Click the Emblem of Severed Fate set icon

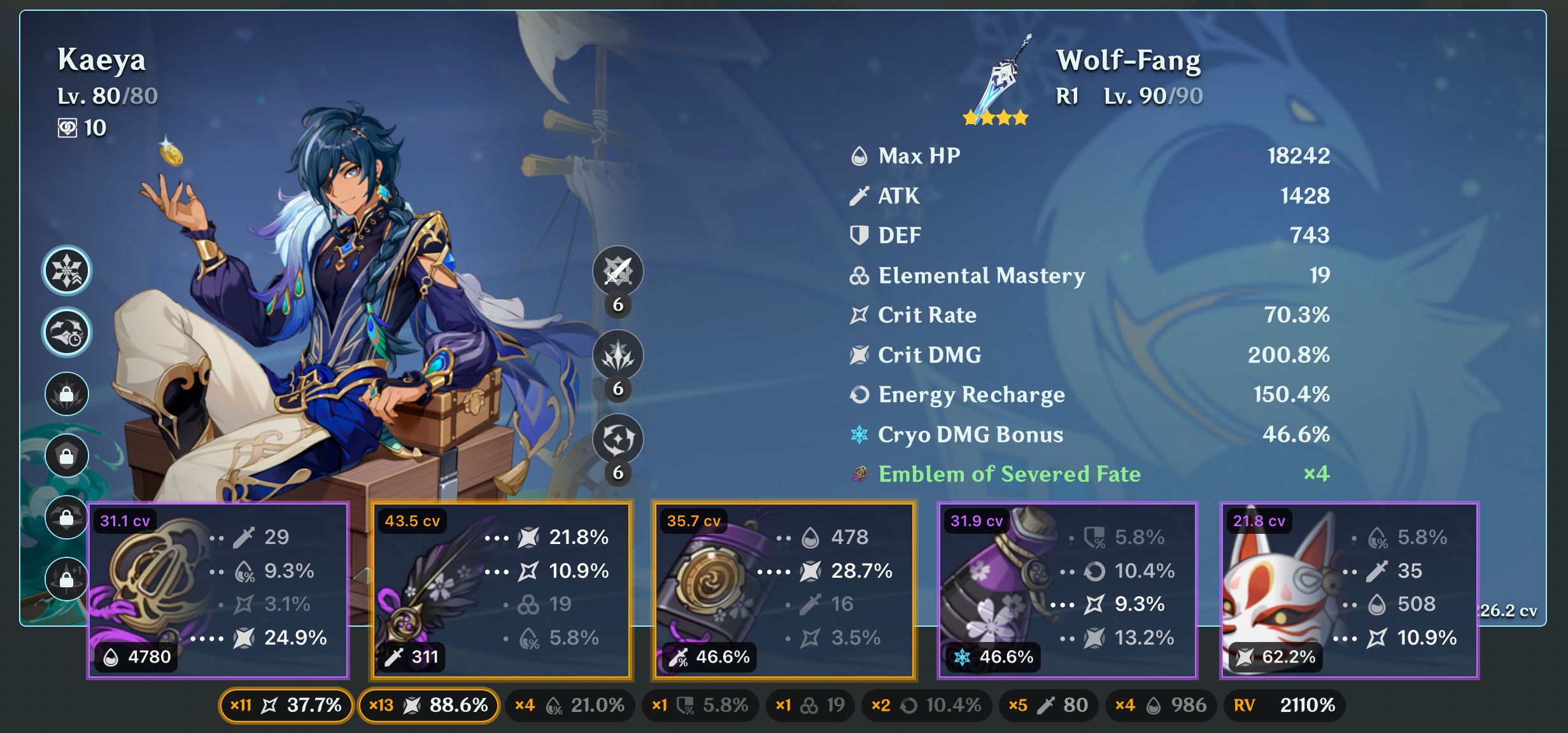click(861, 473)
